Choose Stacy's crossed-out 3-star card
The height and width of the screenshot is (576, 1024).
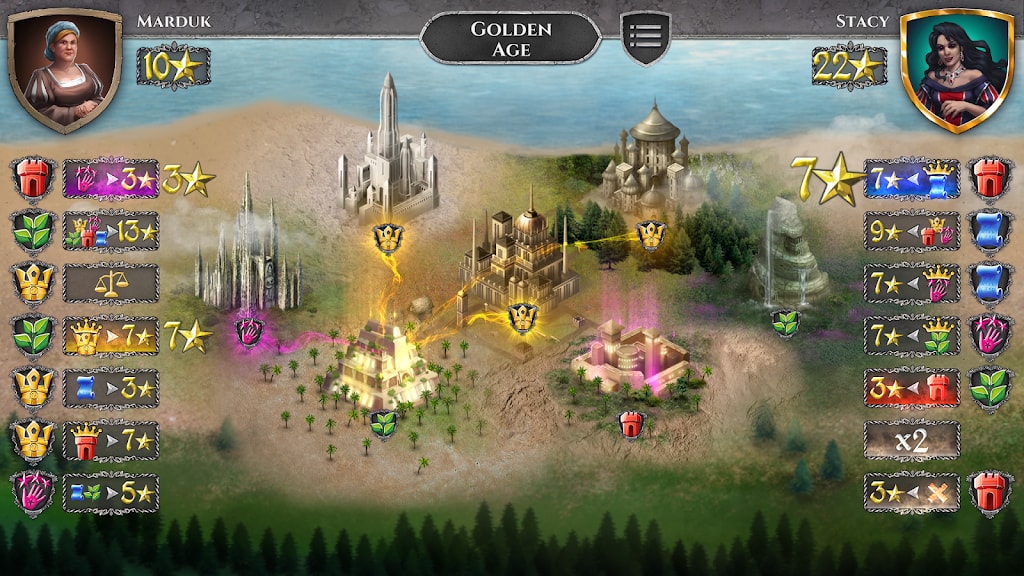click(911, 493)
